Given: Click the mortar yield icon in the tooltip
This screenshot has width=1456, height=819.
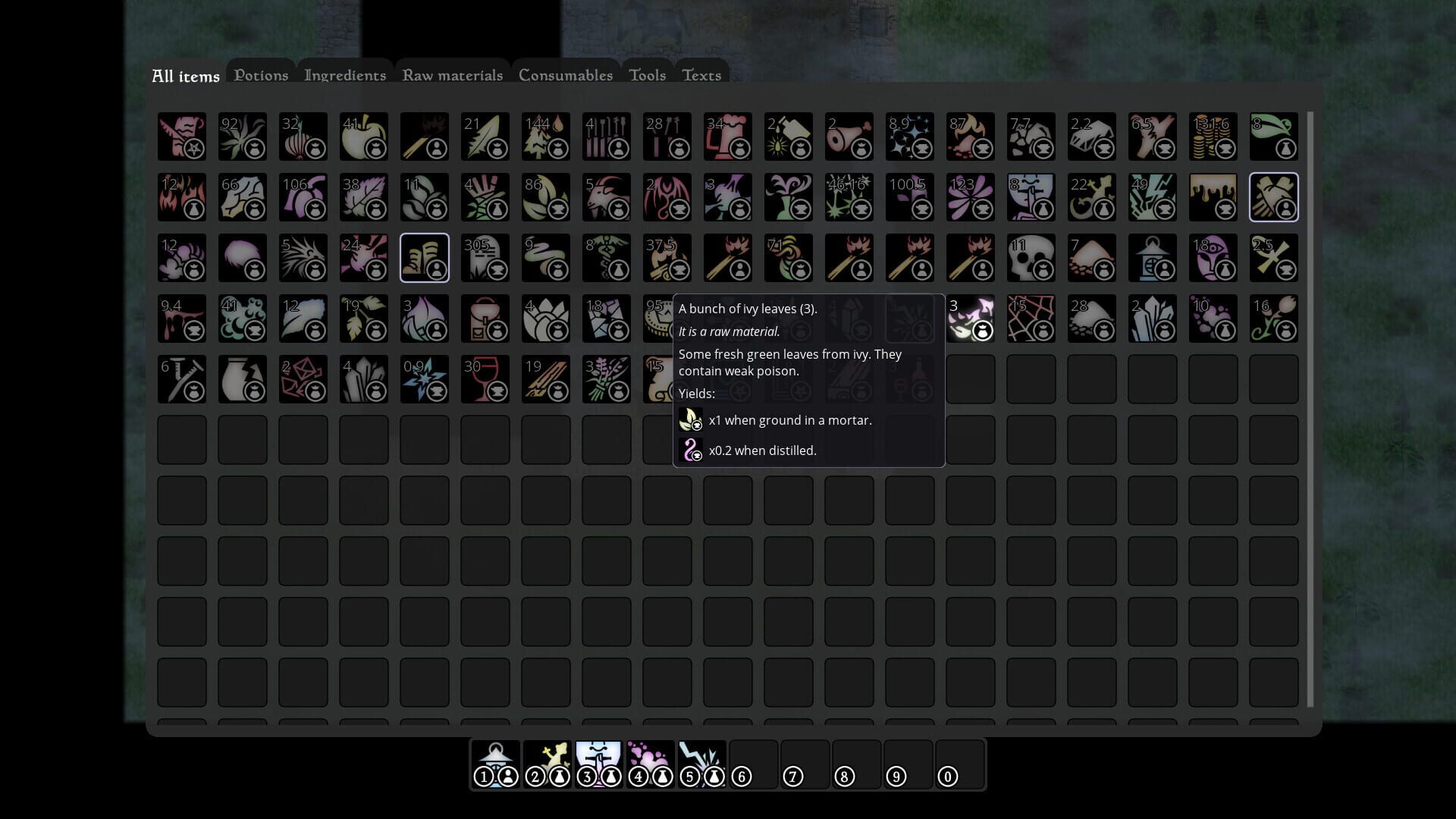Looking at the screenshot, I should click(692, 420).
